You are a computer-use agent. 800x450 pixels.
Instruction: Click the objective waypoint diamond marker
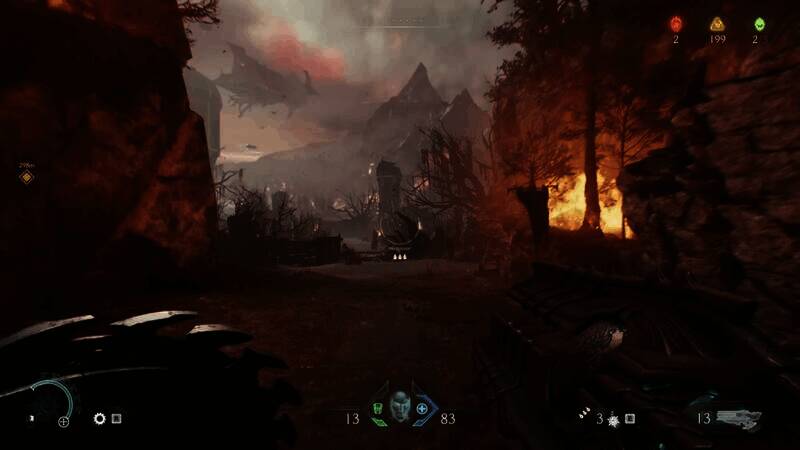click(x=27, y=177)
